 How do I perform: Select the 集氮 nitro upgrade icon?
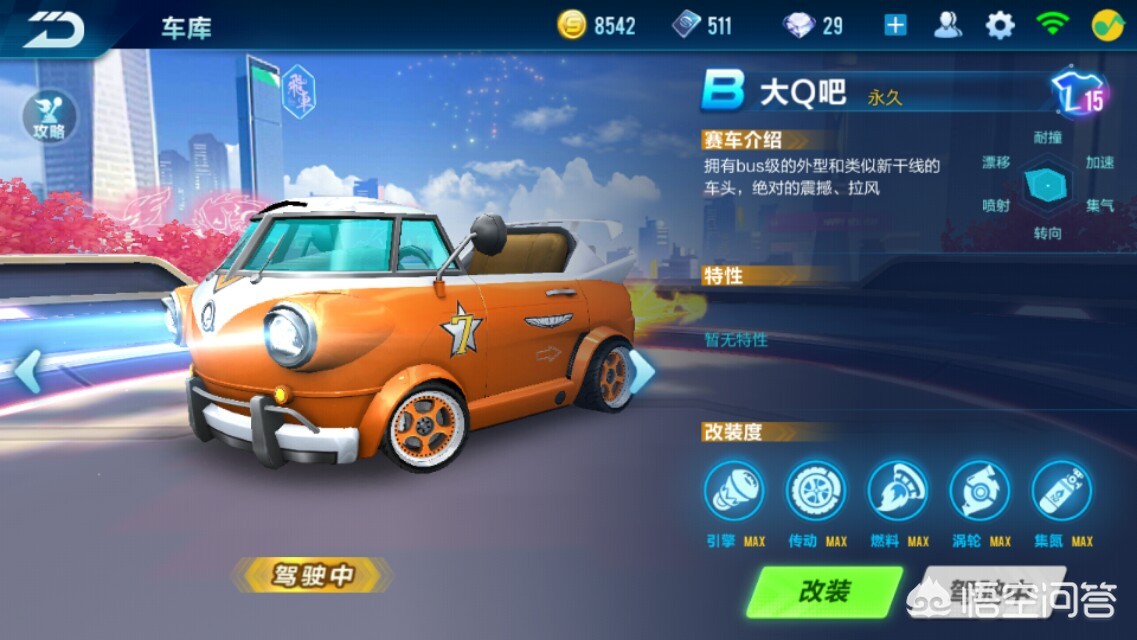(x=1062, y=491)
